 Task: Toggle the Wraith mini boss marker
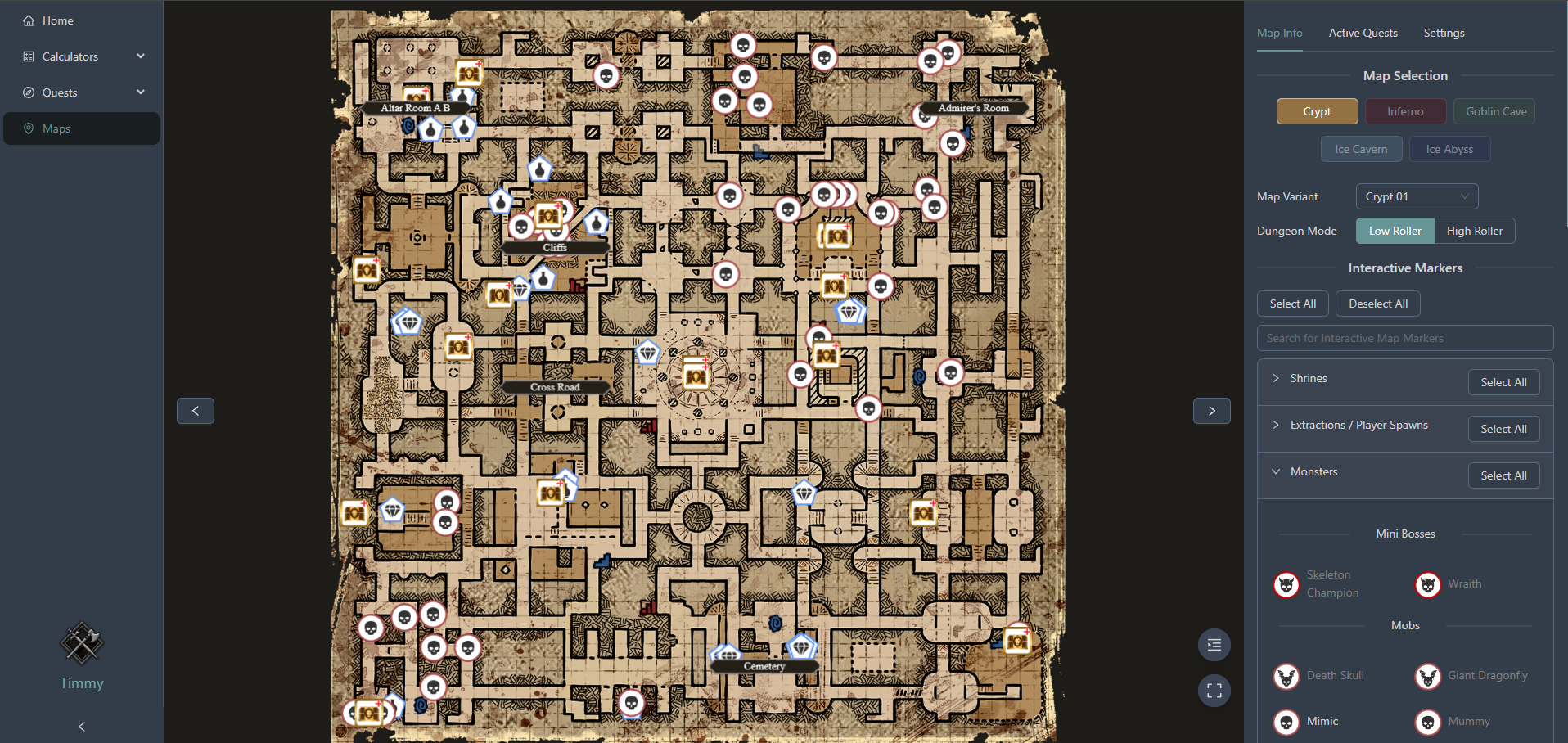(1427, 583)
